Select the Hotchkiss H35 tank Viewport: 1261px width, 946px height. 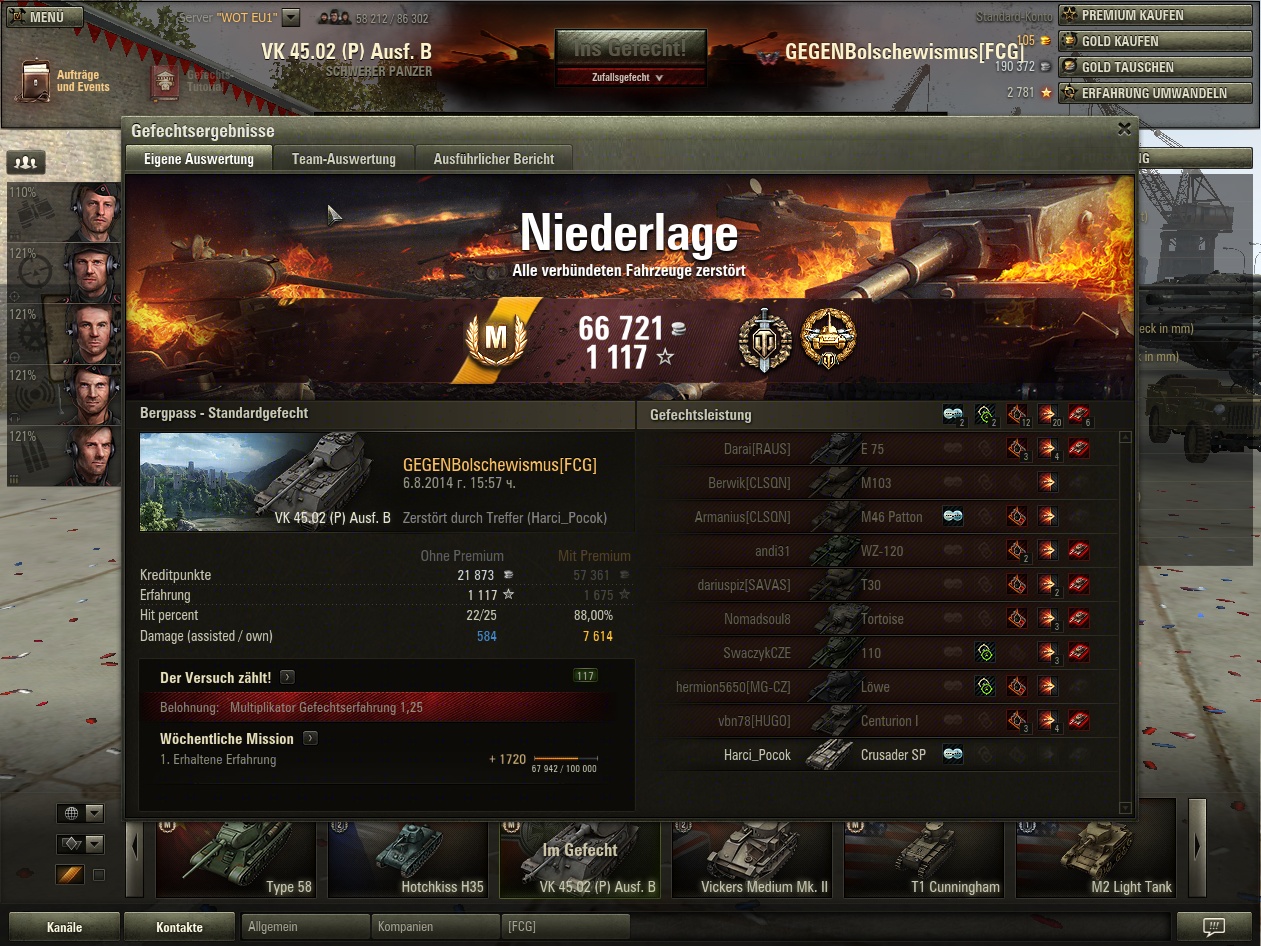[412, 860]
